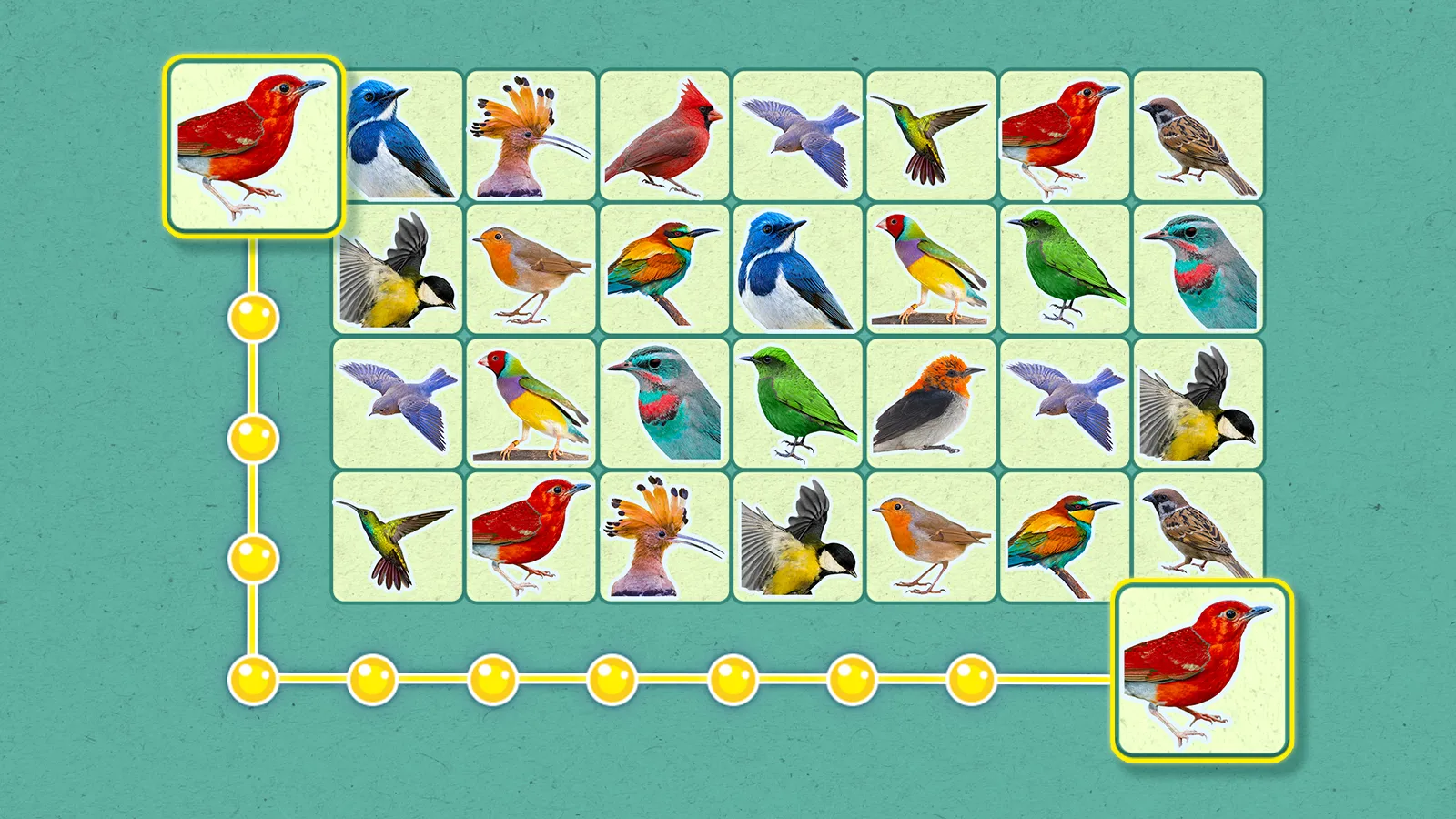Viewport: 1456px width, 819px height.
Task: Select the Gouldian finch tile in the second row
Action: [x=933, y=268]
